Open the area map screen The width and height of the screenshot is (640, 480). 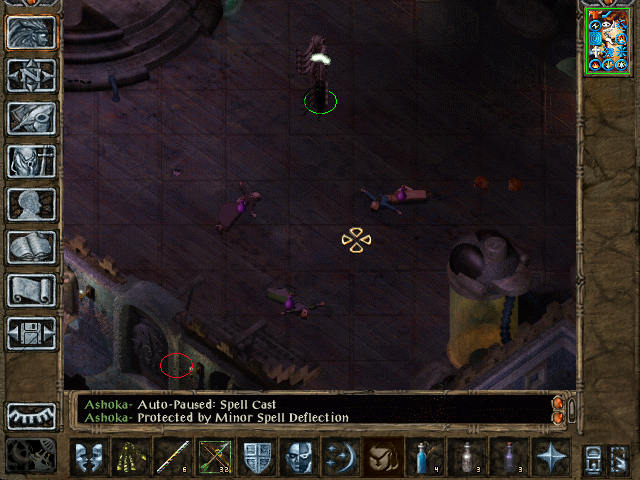click(31, 75)
